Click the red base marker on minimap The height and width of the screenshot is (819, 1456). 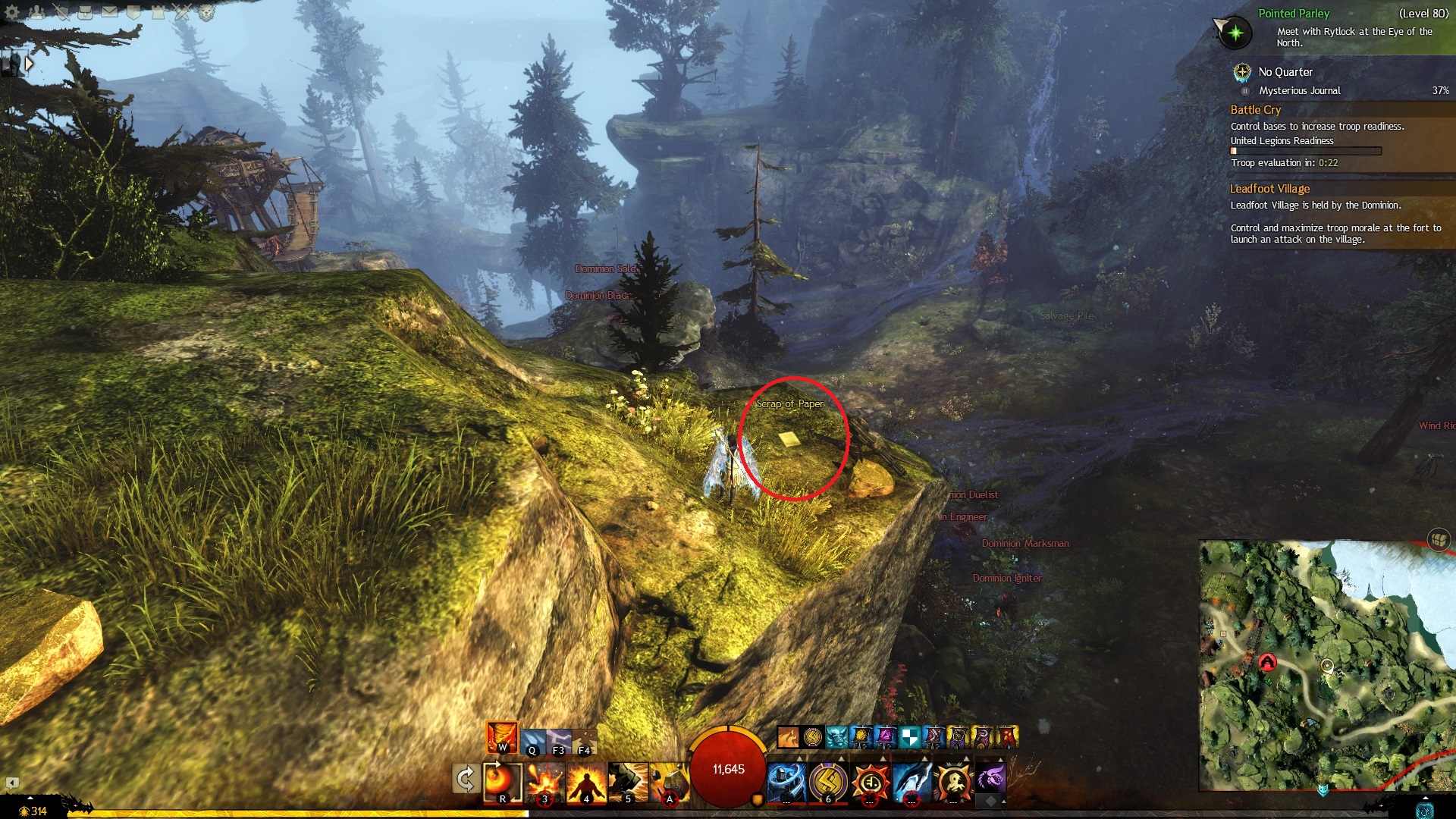point(1267,663)
